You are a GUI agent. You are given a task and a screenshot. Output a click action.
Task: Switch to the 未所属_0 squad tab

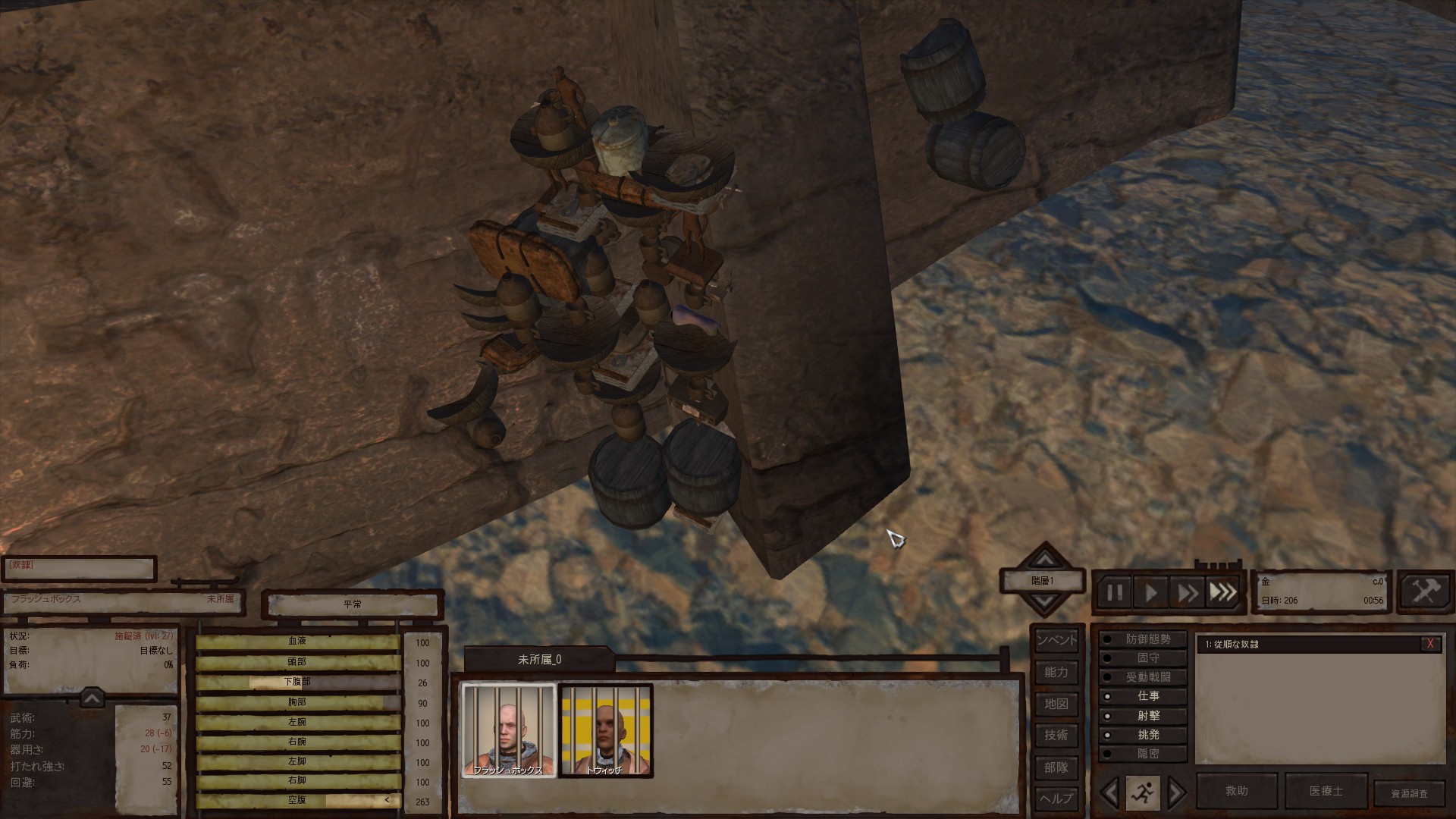click(x=539, y=660)
